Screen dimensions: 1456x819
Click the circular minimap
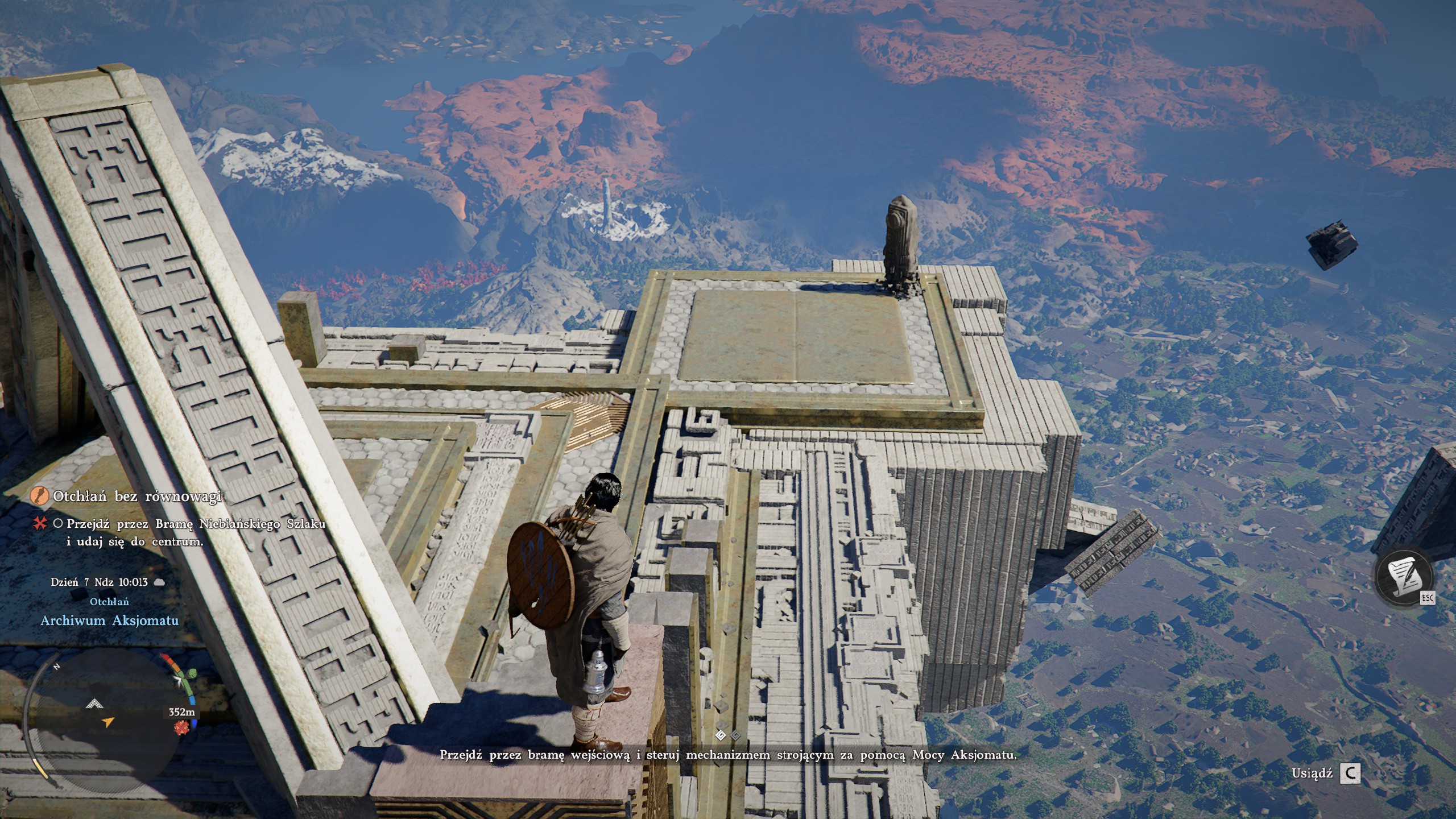pos(105,719)
